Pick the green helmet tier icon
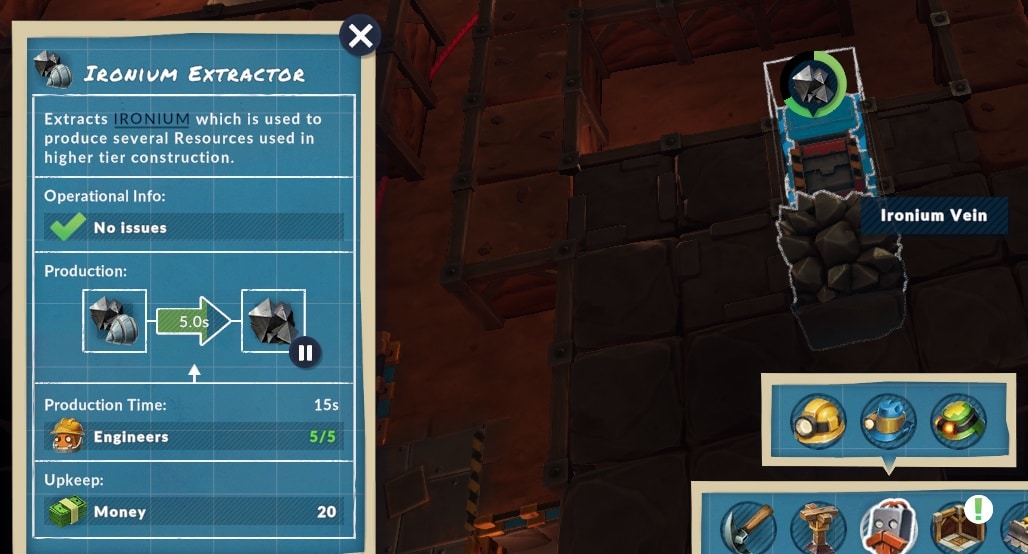 958,420
